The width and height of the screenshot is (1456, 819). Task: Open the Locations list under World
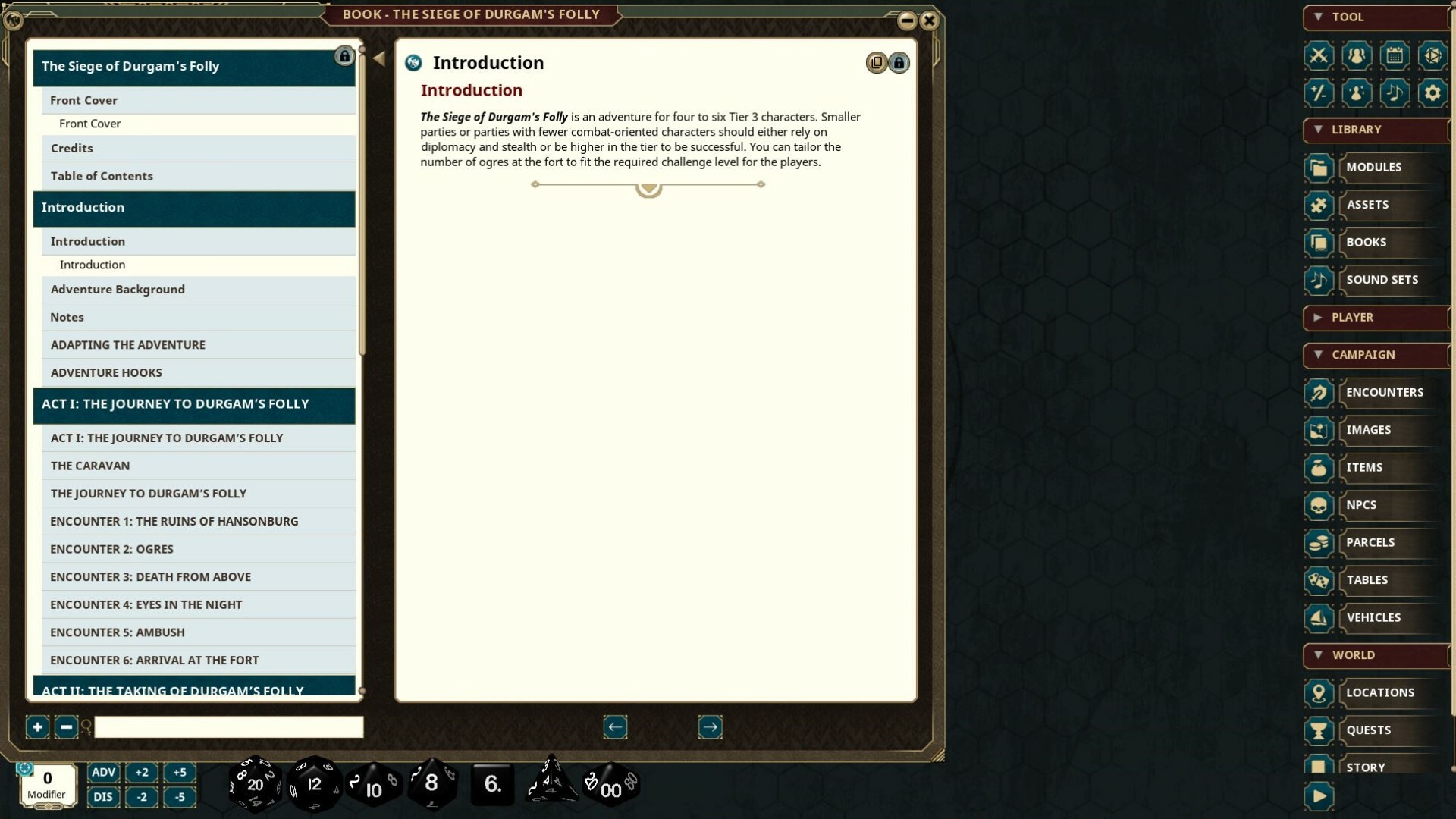tap(1380, 692)
